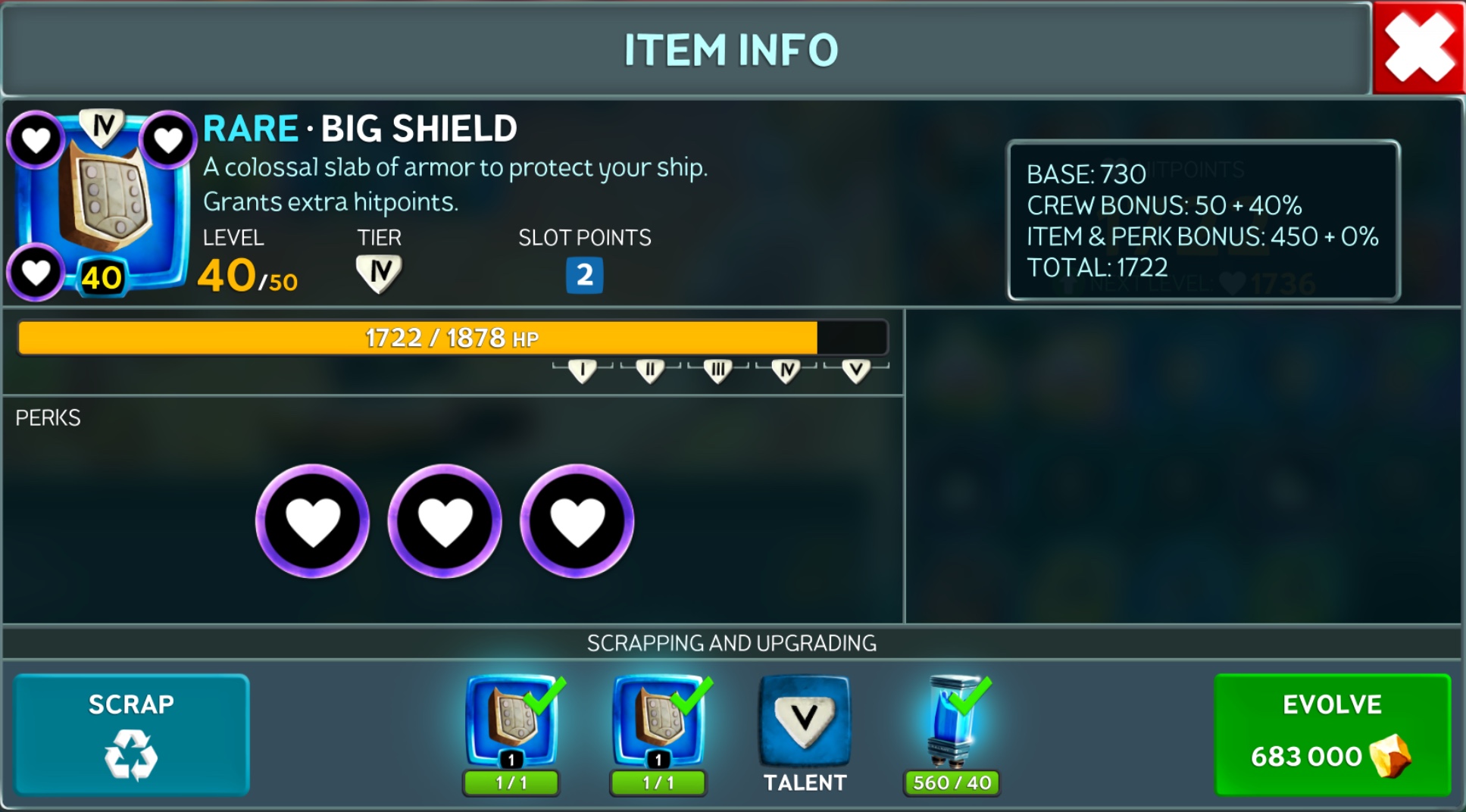1466x812 pixels.
Task: Select the tier V marker under HP bar
Action: [x=855, y=371]
